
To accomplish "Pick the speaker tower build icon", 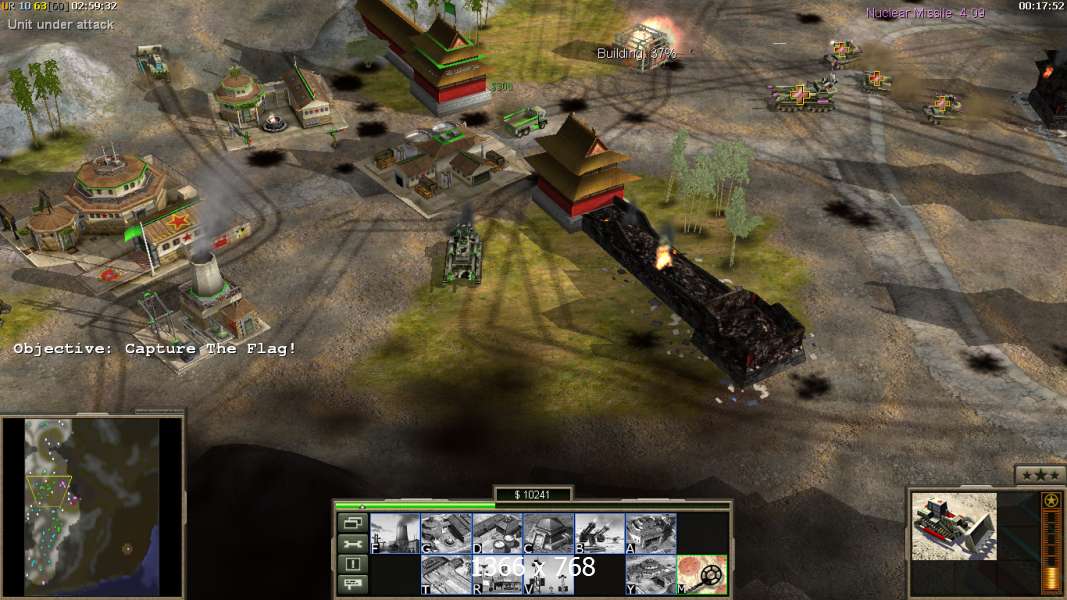I will point(548,574).
